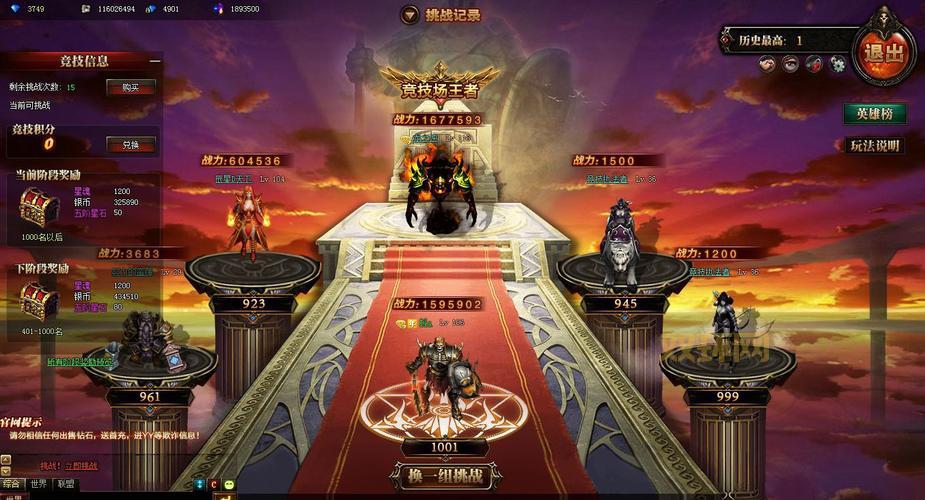Open the gear settings icon
Viewport: 925px width, 500px height.
click(837, 65)
